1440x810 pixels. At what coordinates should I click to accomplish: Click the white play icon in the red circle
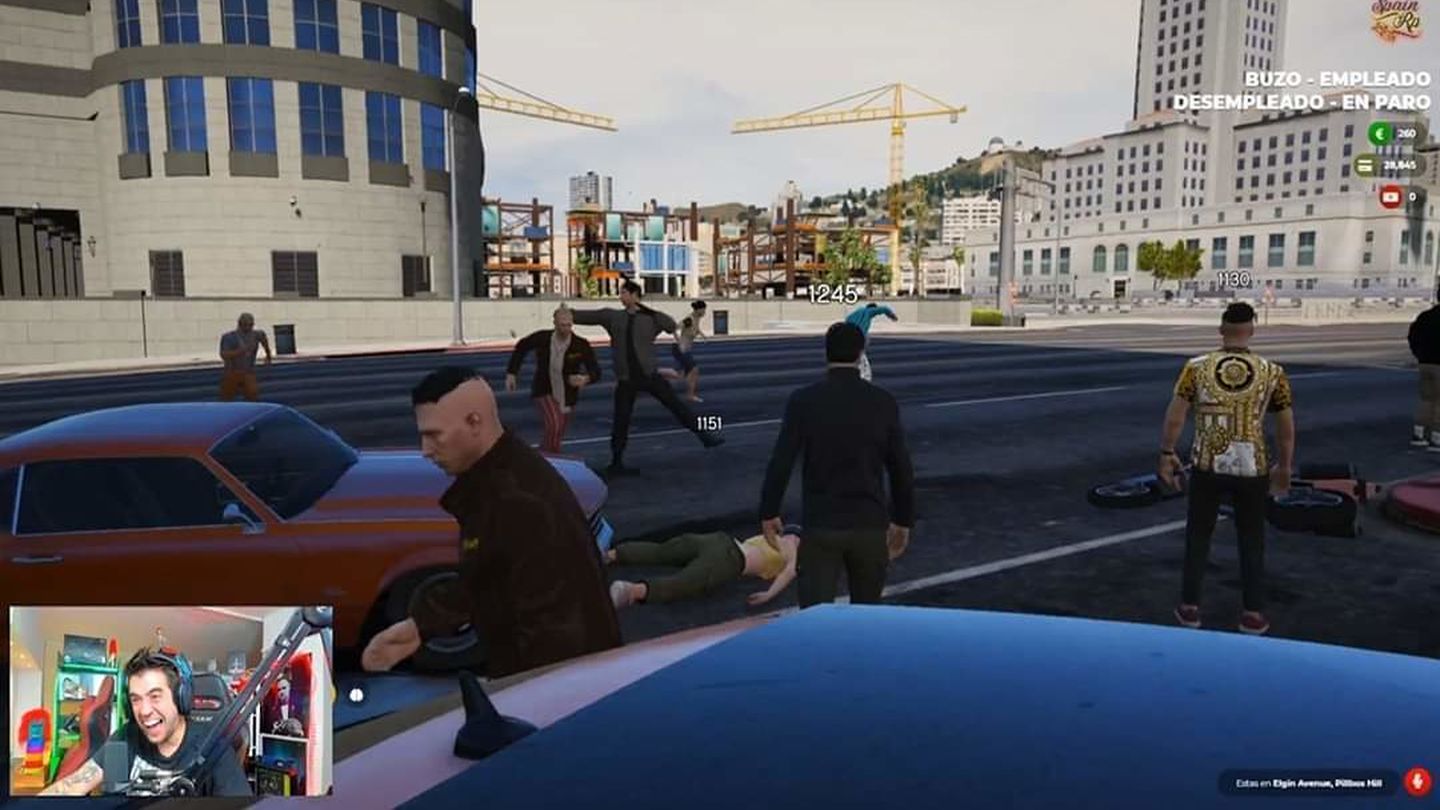coord(1390,197)
